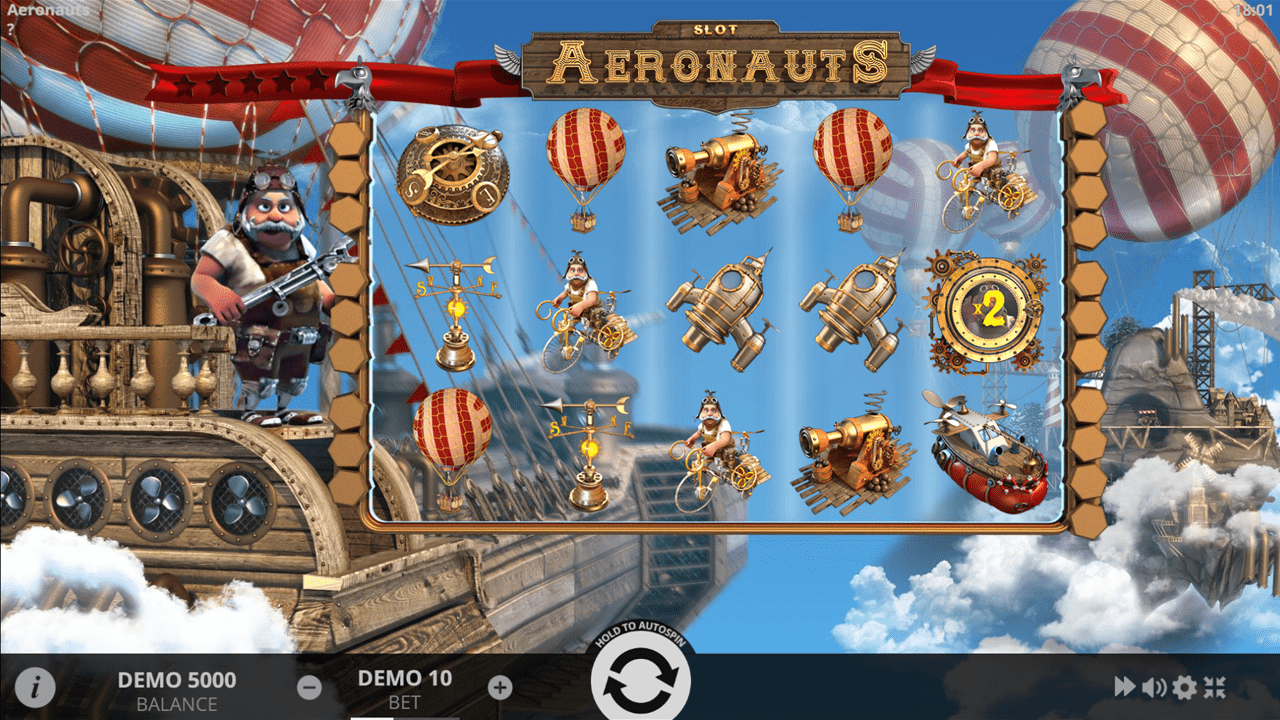The width and height of the screenshot is (1280, 720).
Task: Click the speaker volume icon
Action: pos(1153,687)
